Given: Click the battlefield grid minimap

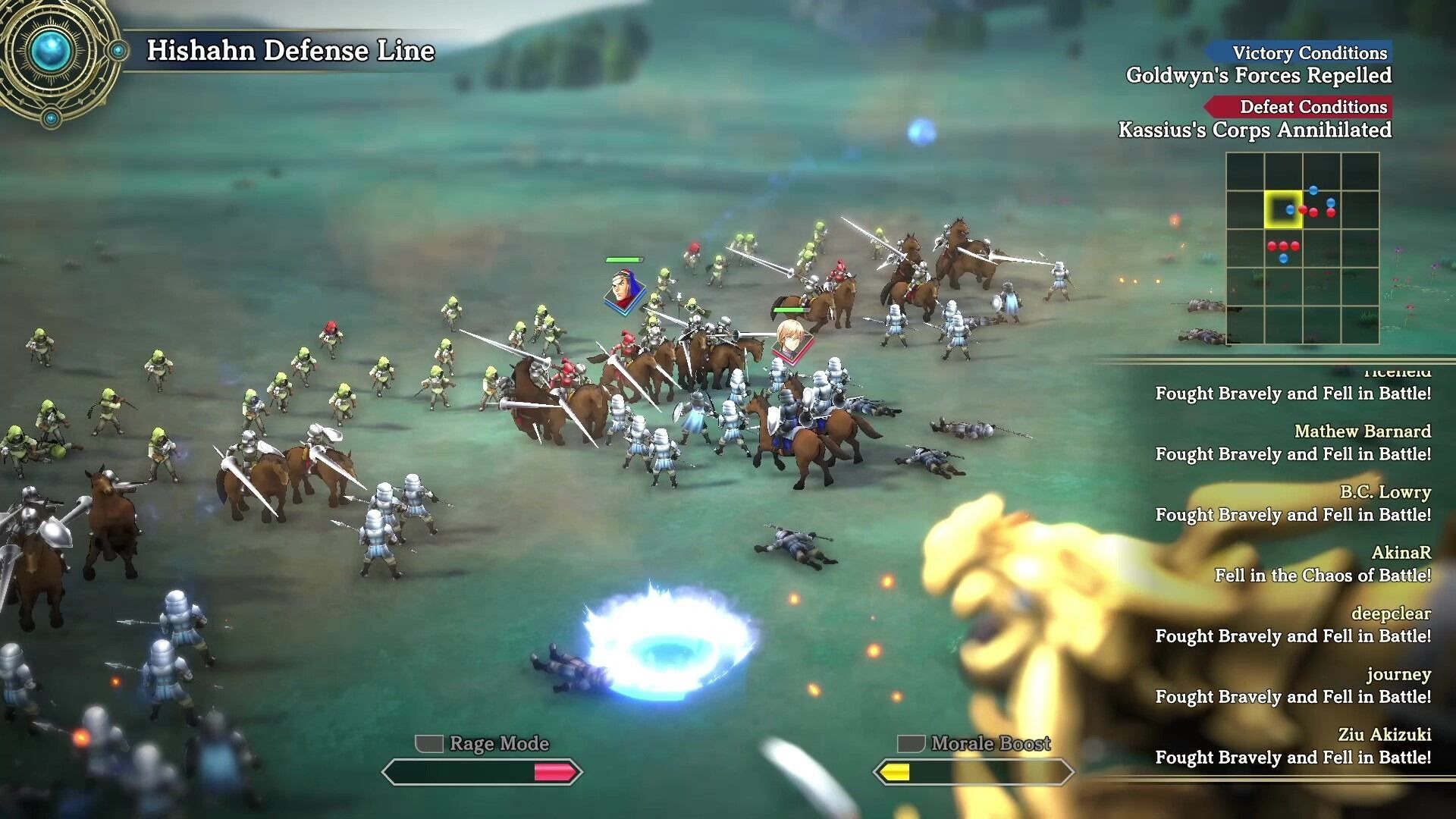Looking at the screenshot, I should (1302, 248).
